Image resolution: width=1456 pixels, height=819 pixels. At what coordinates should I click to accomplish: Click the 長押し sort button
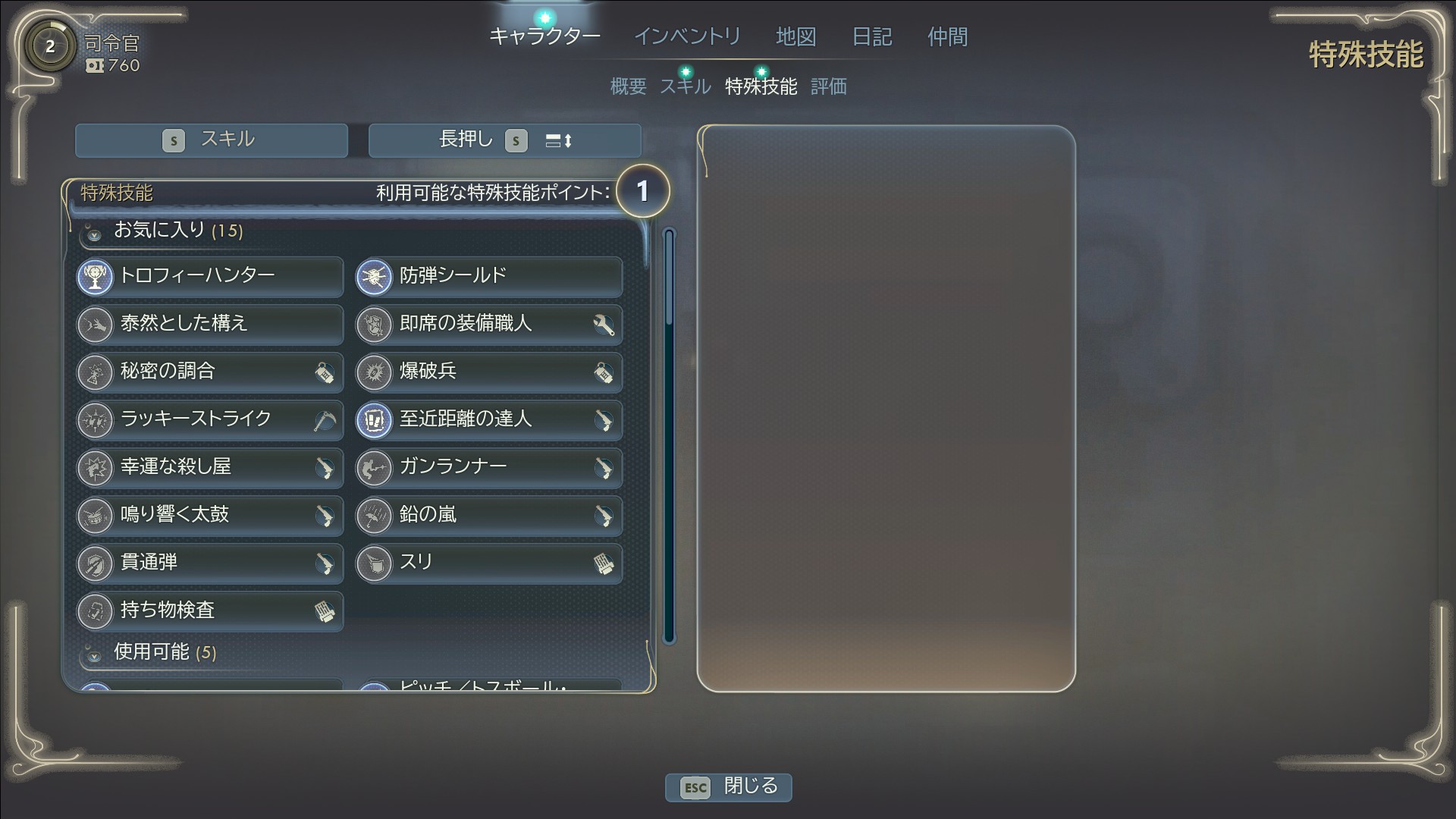(504, 140)
